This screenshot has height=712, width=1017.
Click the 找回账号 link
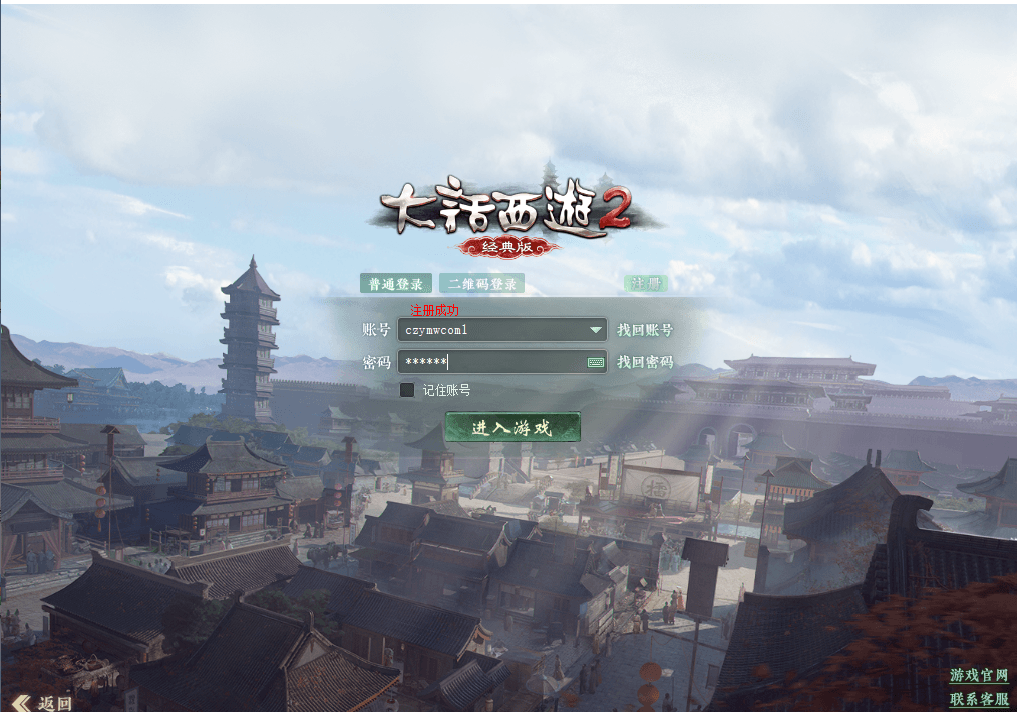point(645,330)
